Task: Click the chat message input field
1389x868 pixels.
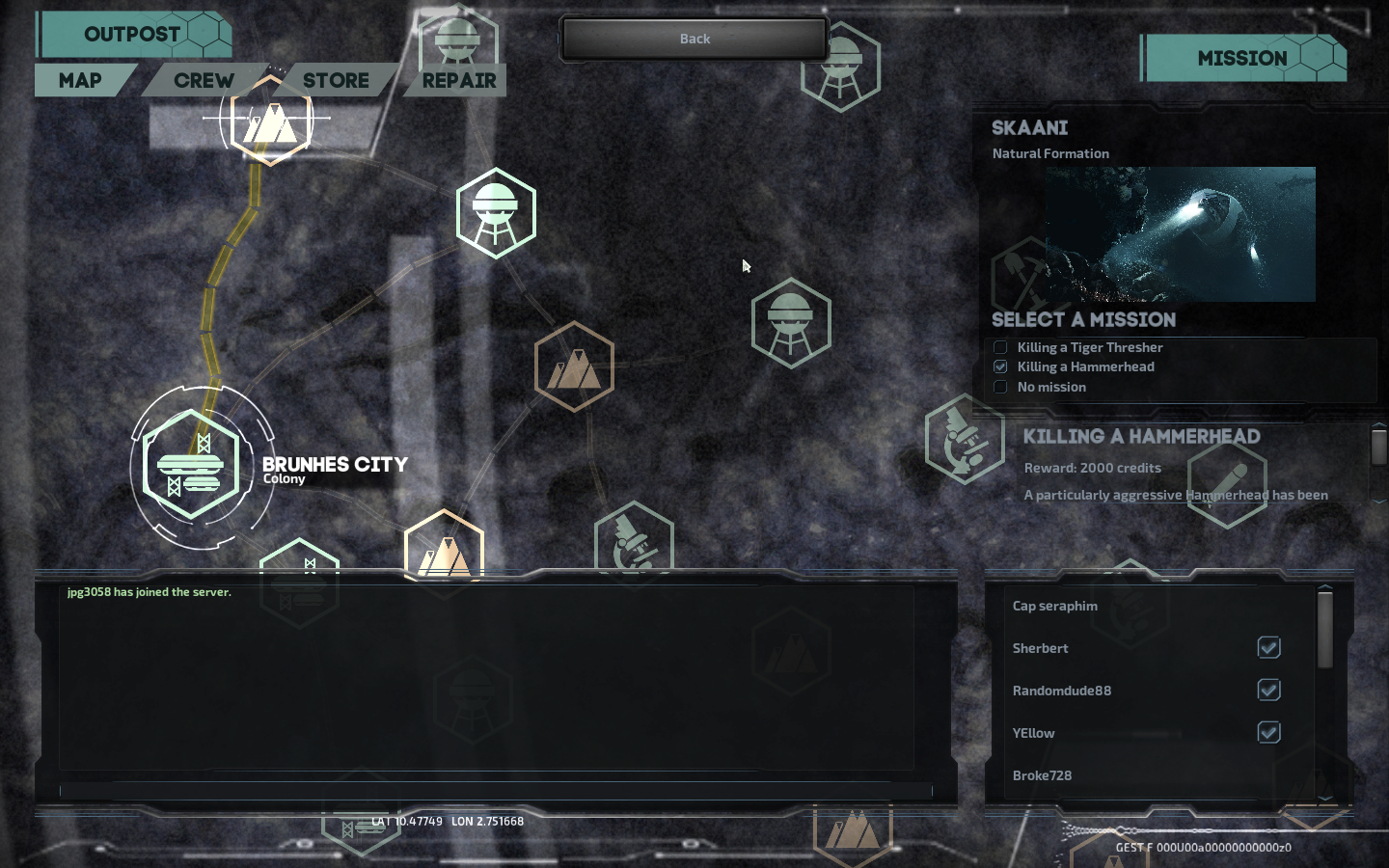Action: coord(495,791)
